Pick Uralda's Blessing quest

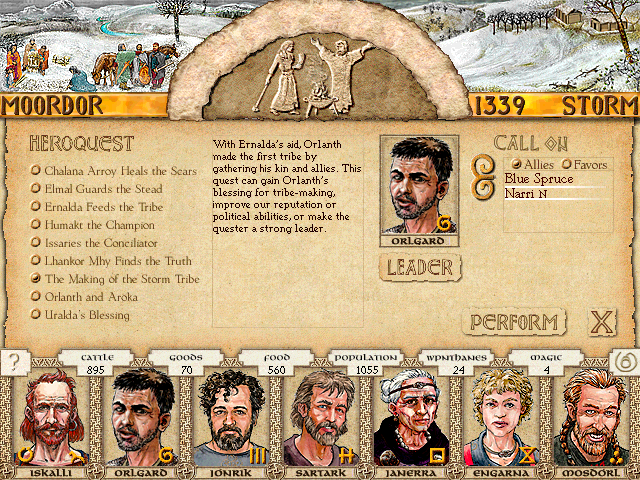(86, 315)
